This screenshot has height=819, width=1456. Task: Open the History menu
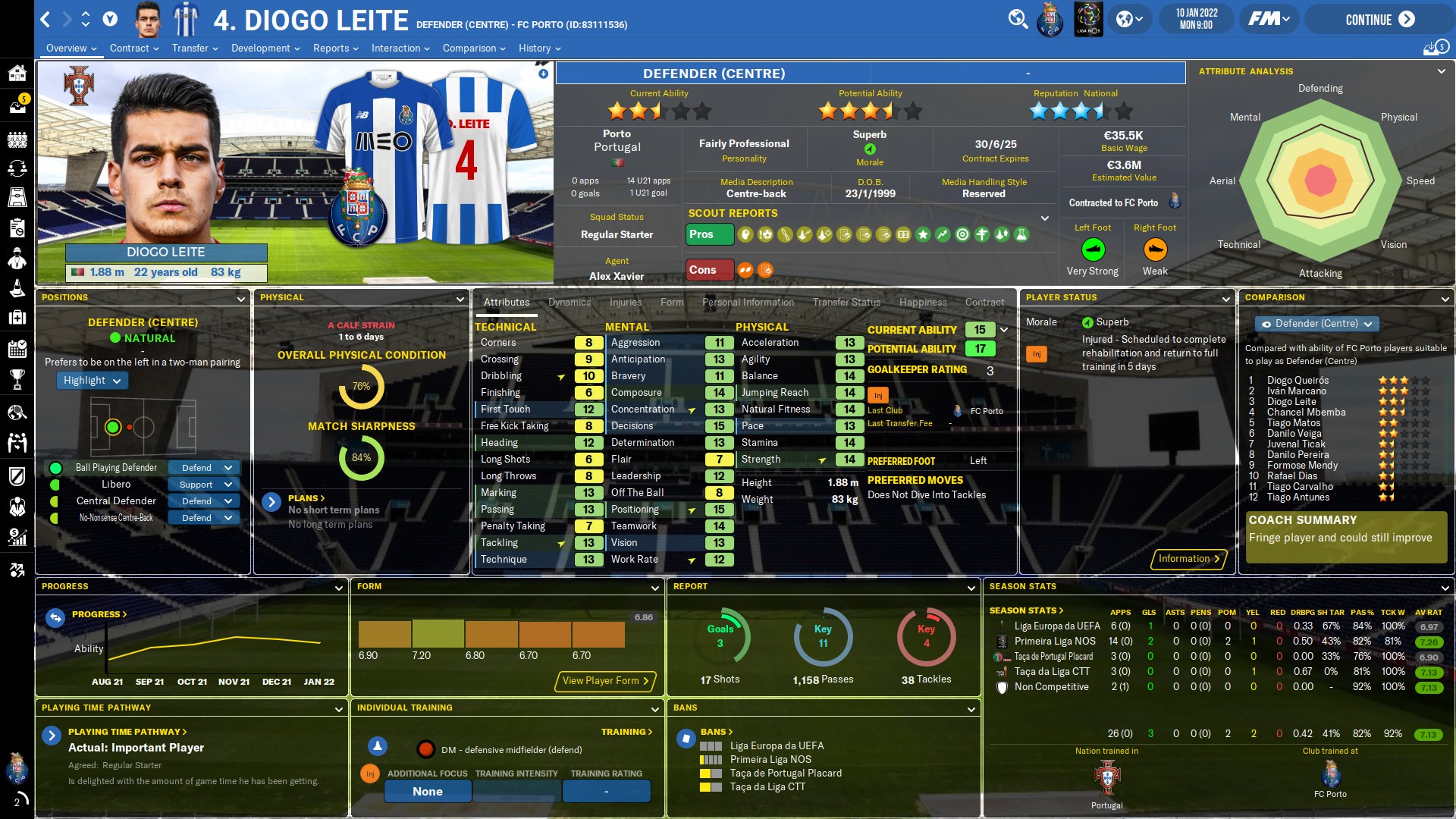click(x=539, y=49)
